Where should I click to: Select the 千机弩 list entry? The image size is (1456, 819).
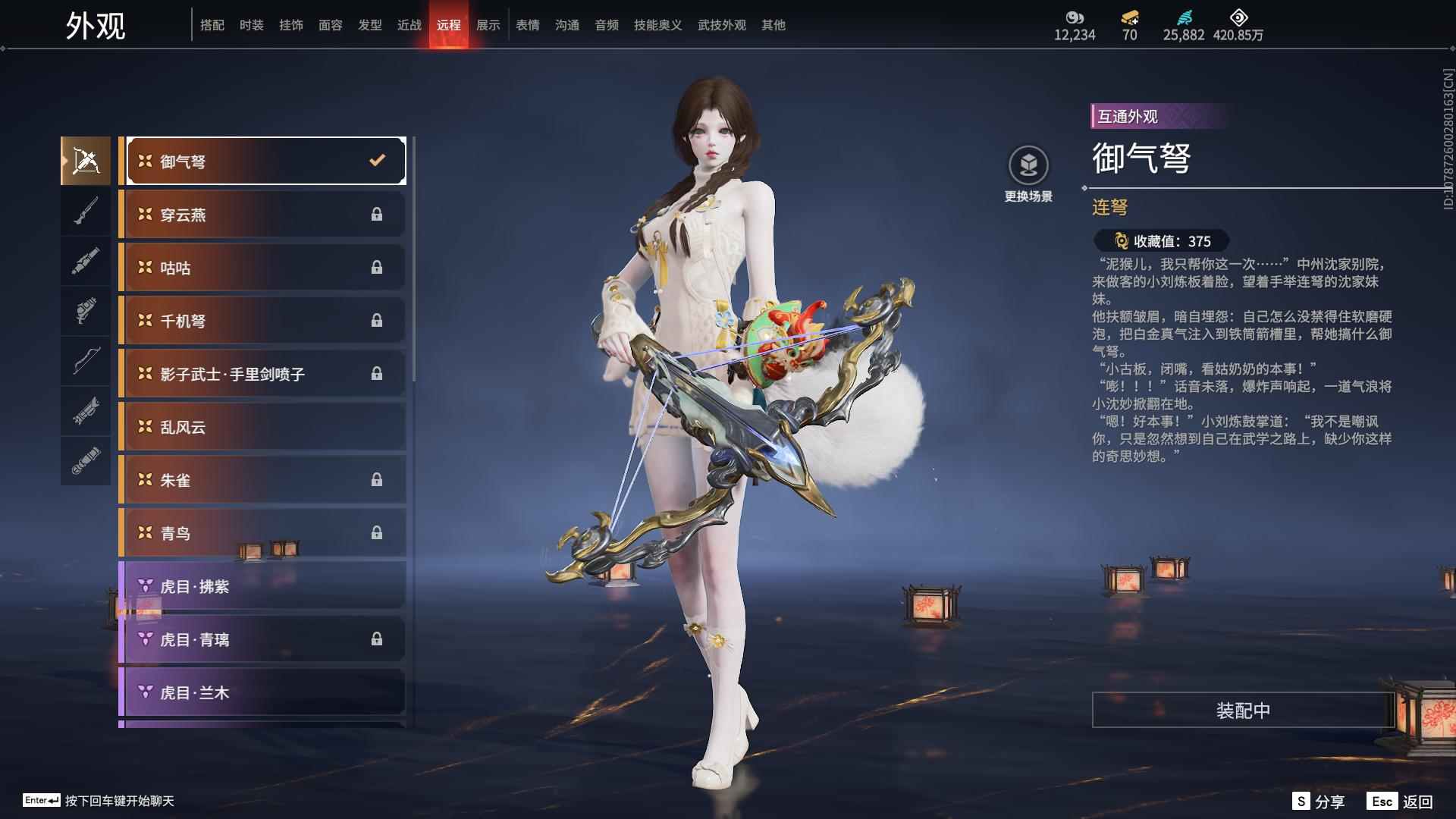coord(261,320)
